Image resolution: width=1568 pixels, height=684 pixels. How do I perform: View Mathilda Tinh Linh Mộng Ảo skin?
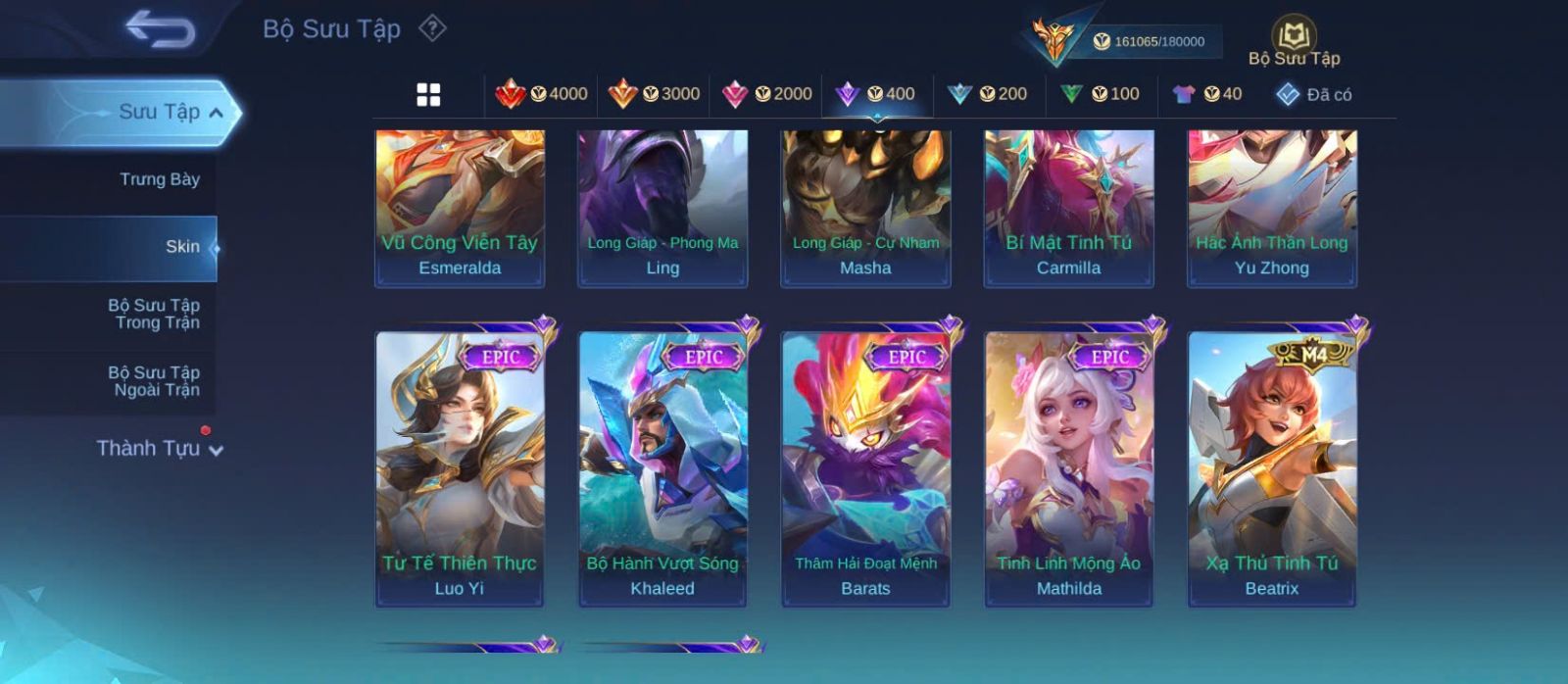[1069, 466]
